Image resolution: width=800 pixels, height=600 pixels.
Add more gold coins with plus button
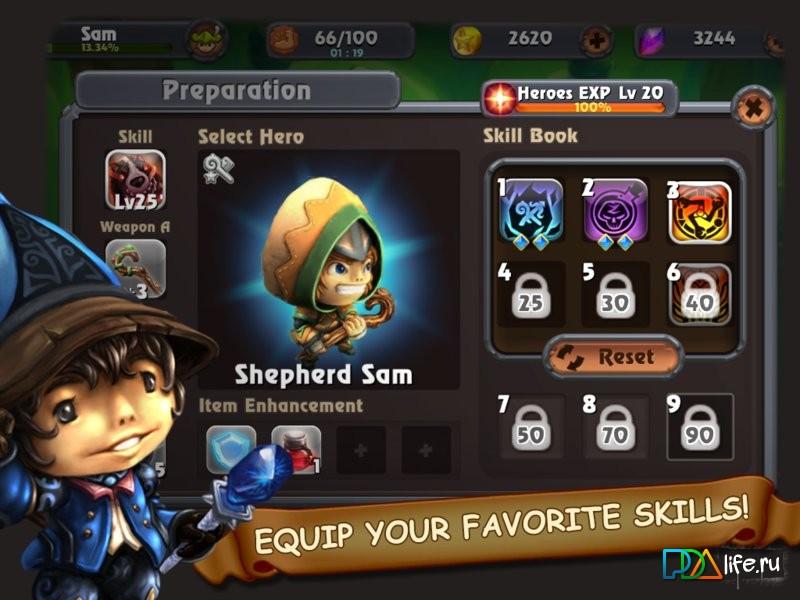pos(597,41)
